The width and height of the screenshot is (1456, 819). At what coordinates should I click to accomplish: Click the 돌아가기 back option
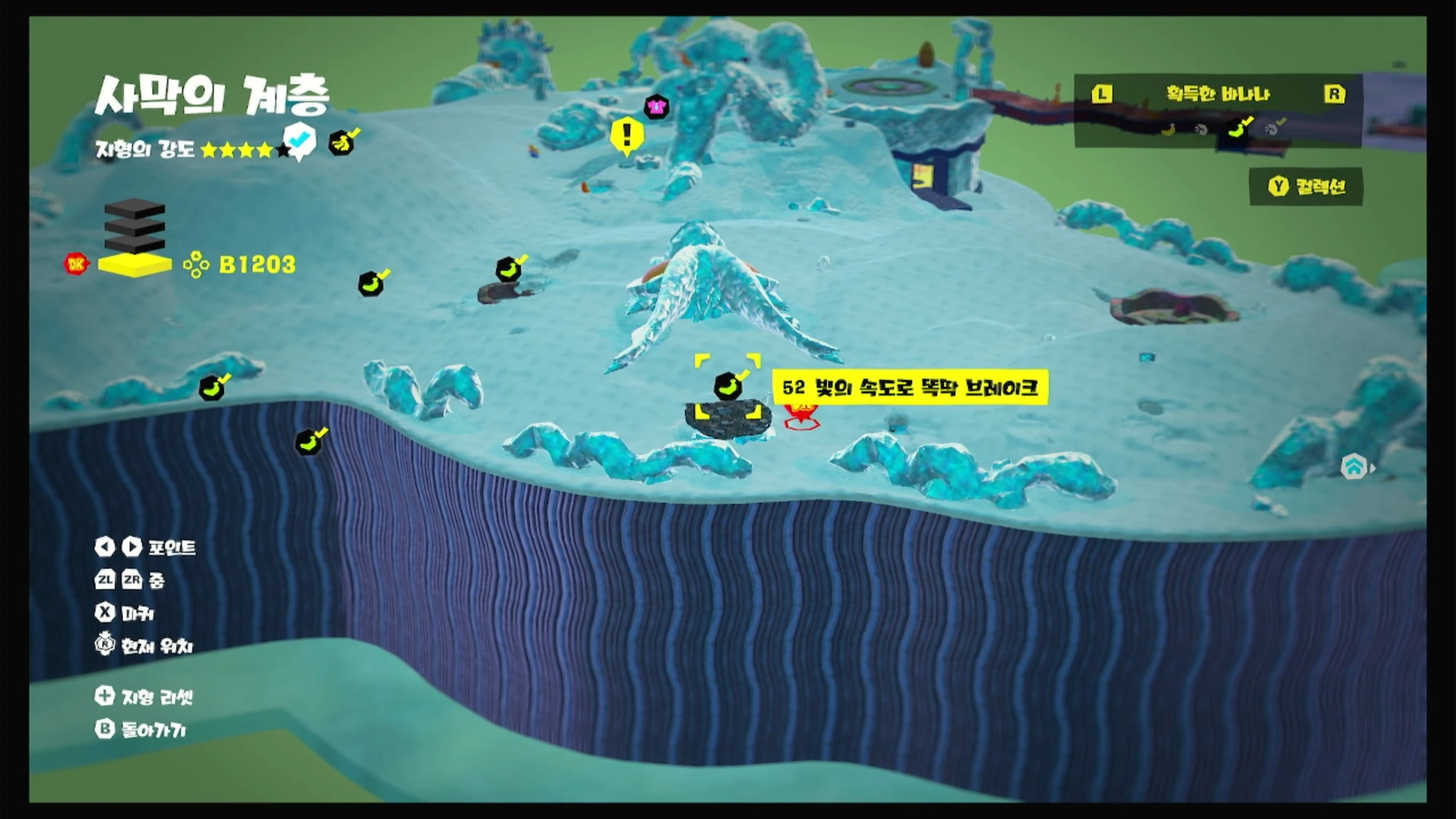tap(141, 730)
